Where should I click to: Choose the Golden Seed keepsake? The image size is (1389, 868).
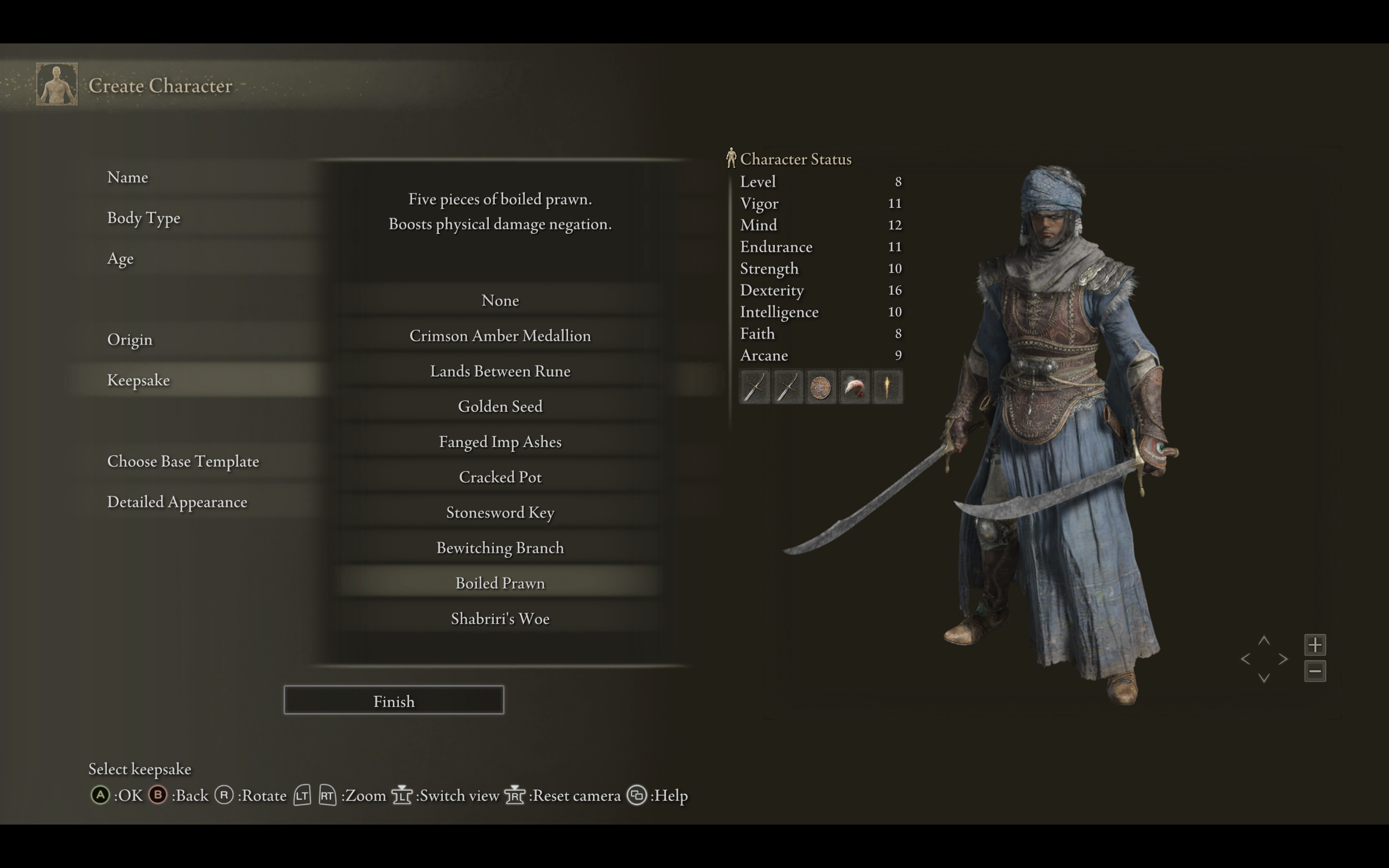(x=500, y=406)
